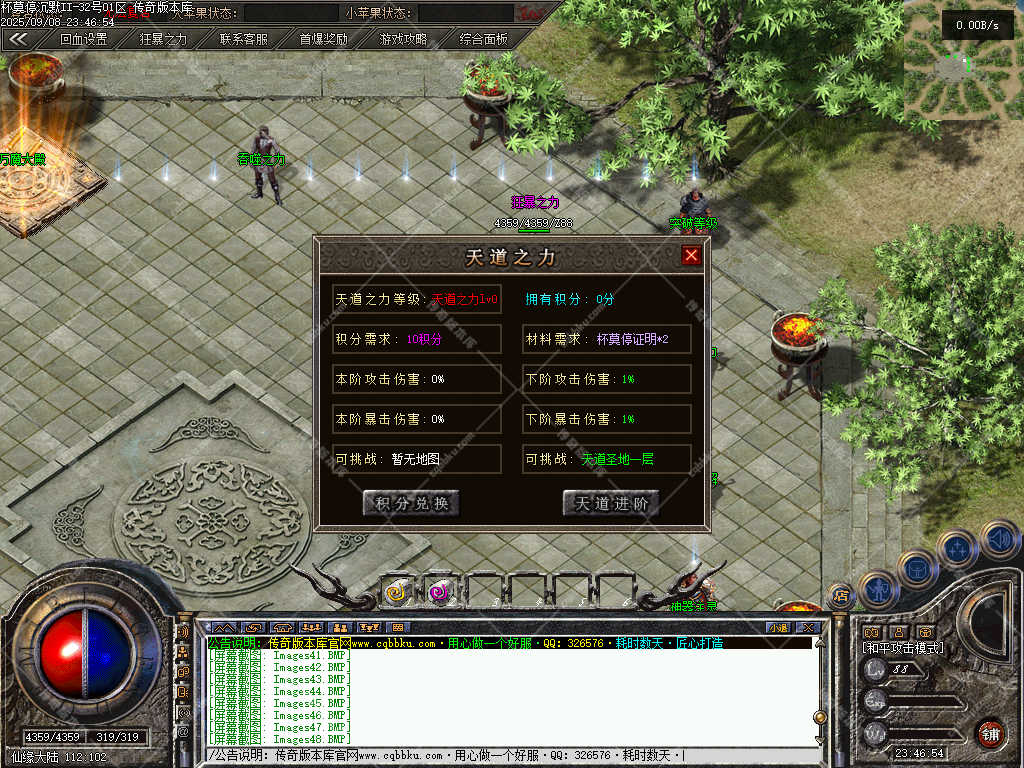Show the 游戏攻略 guide
1024x768 pixels.
click(403, 40)
